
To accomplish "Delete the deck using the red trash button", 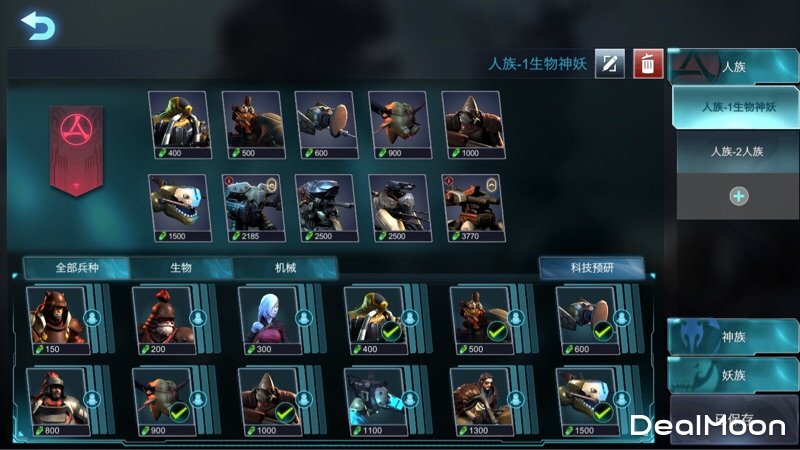I will point(648,65).
